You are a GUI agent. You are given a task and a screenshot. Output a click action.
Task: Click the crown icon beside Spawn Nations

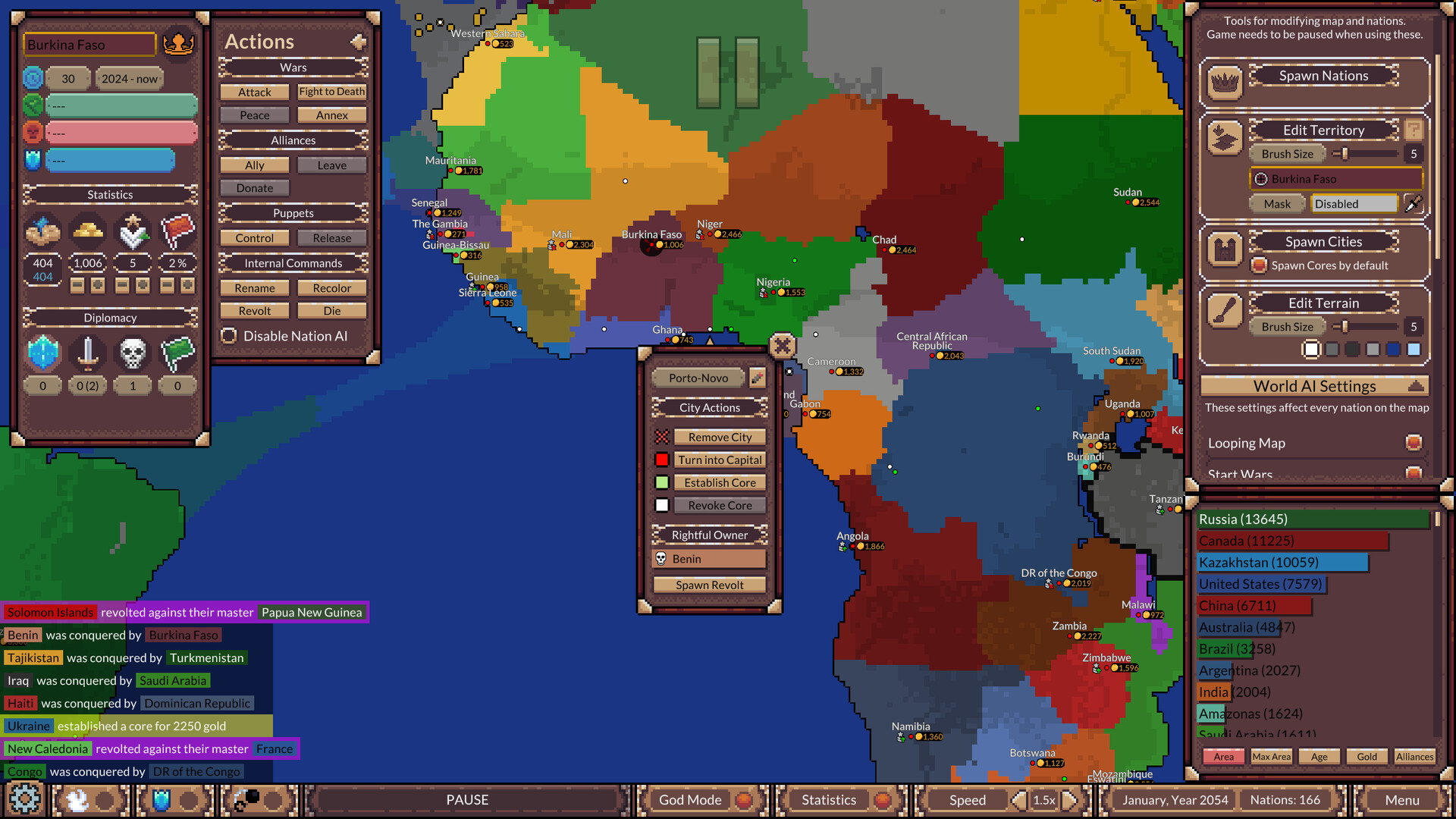[x=1224, y=82]
